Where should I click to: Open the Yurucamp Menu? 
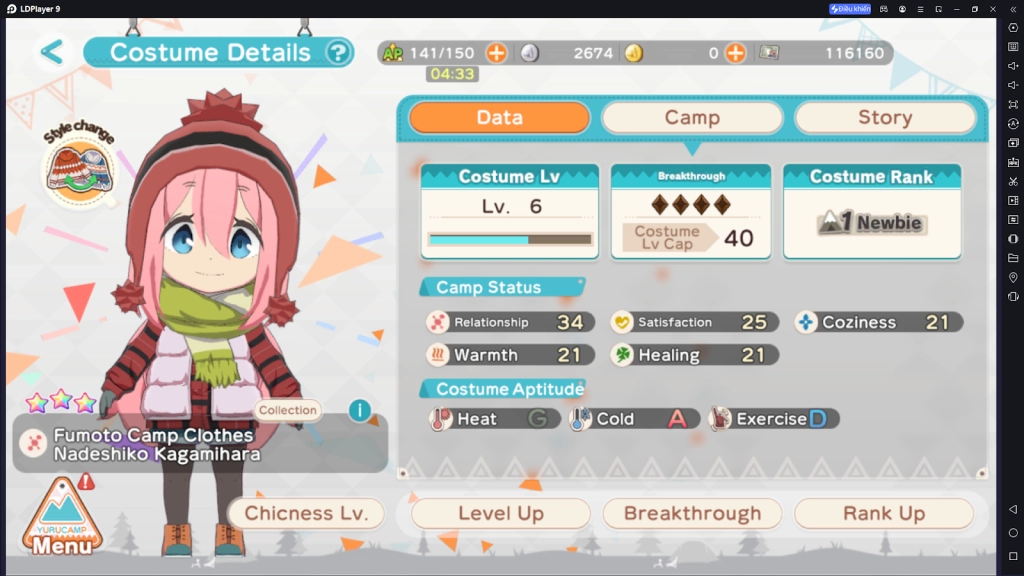click(x=62, y=518)
